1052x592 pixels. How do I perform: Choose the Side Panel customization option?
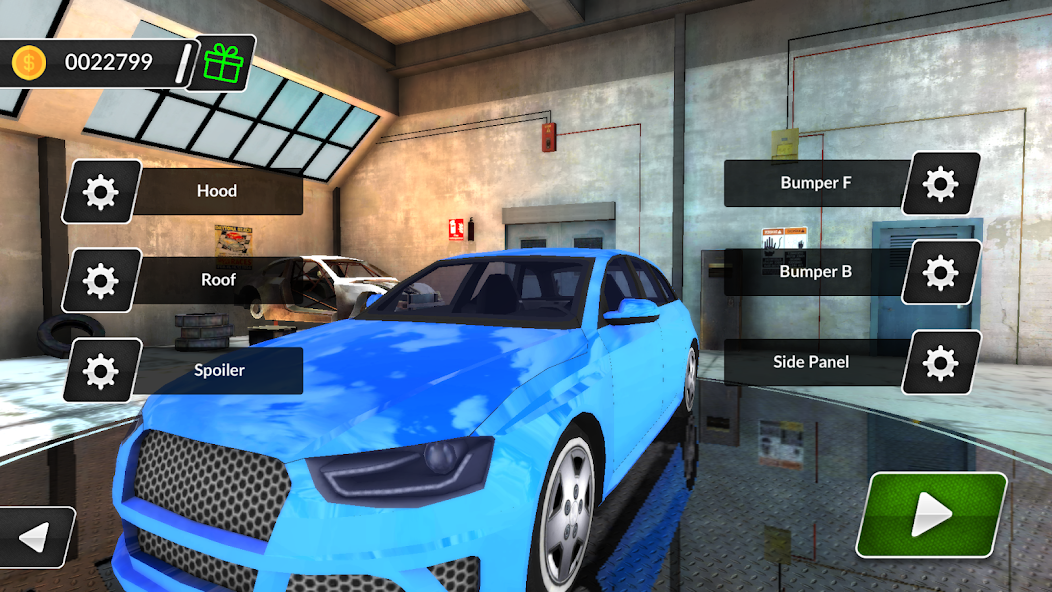pos(811,361)
